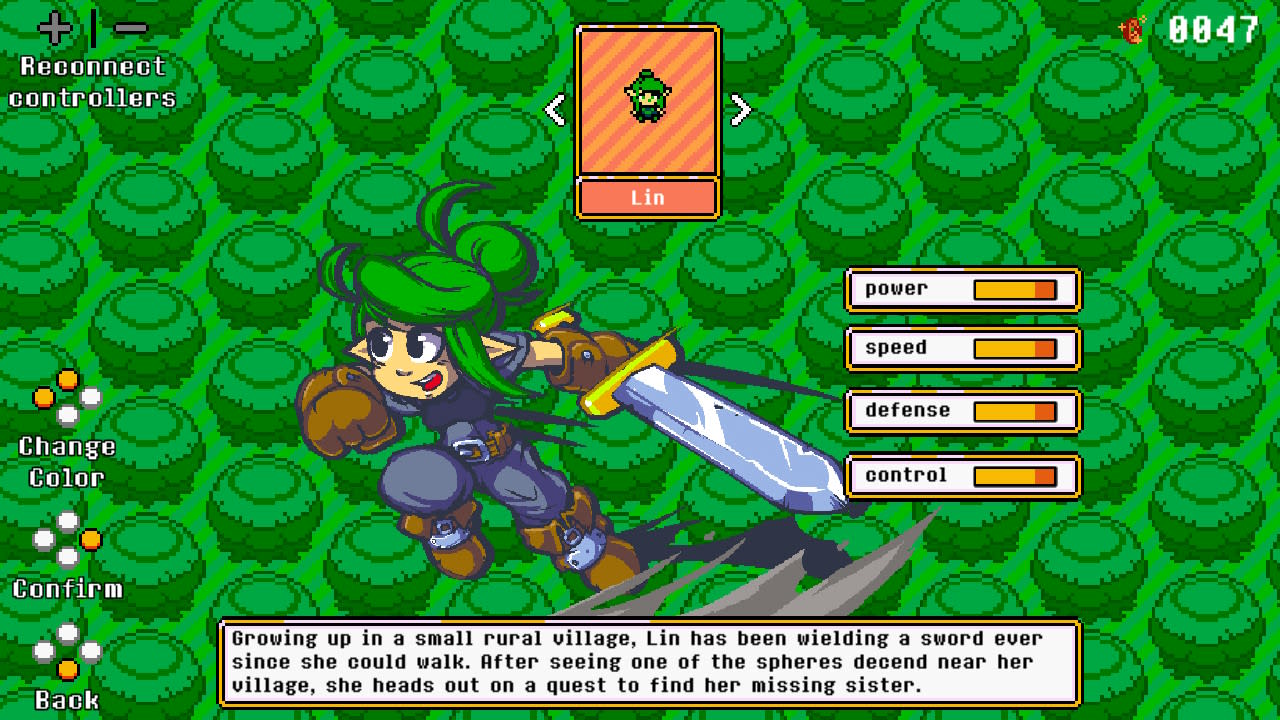Select the defense stat bar
The image size is (1280, 720).
coord(963,411)
